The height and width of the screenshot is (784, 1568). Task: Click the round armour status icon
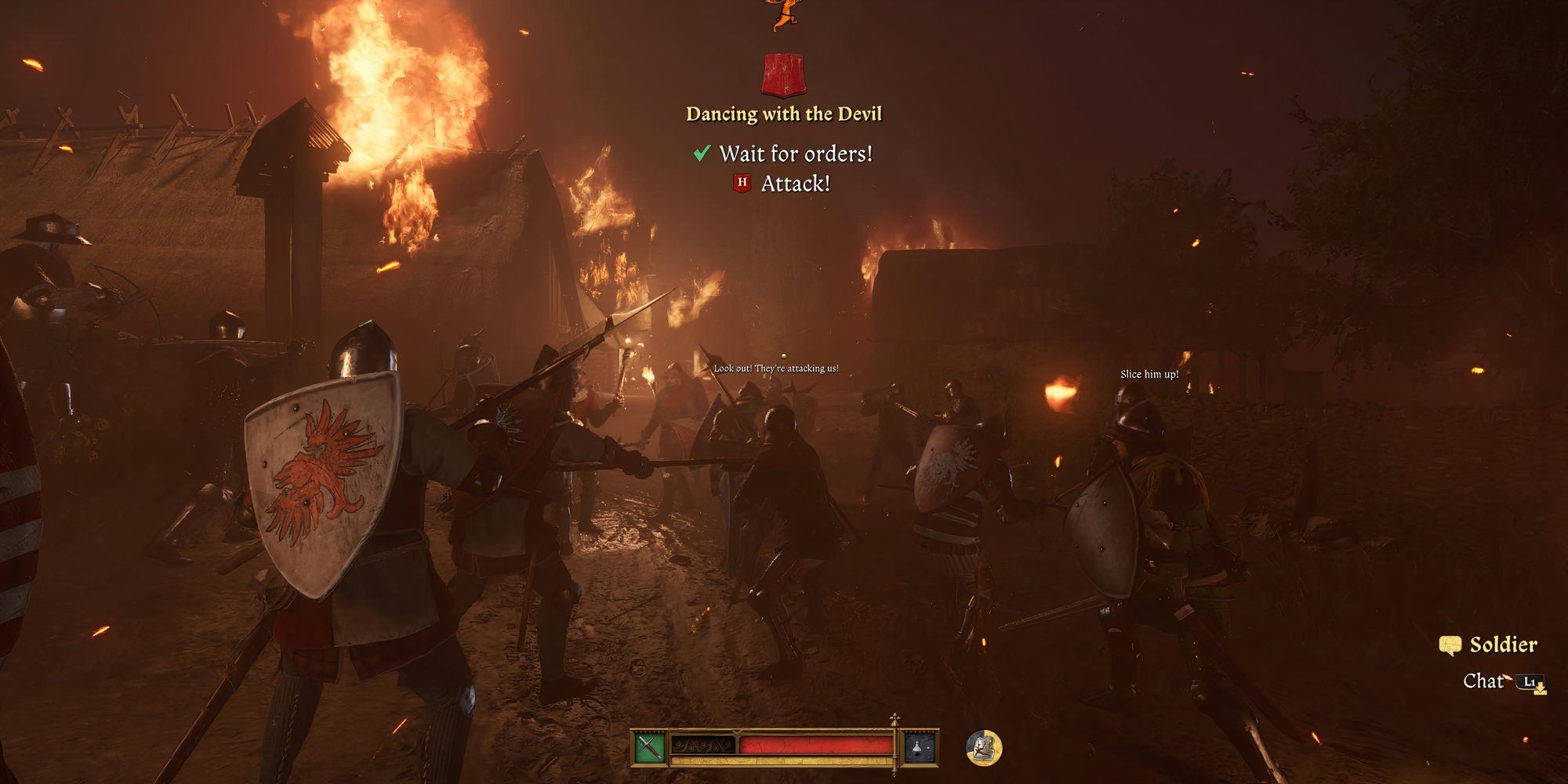click(983, 747)
